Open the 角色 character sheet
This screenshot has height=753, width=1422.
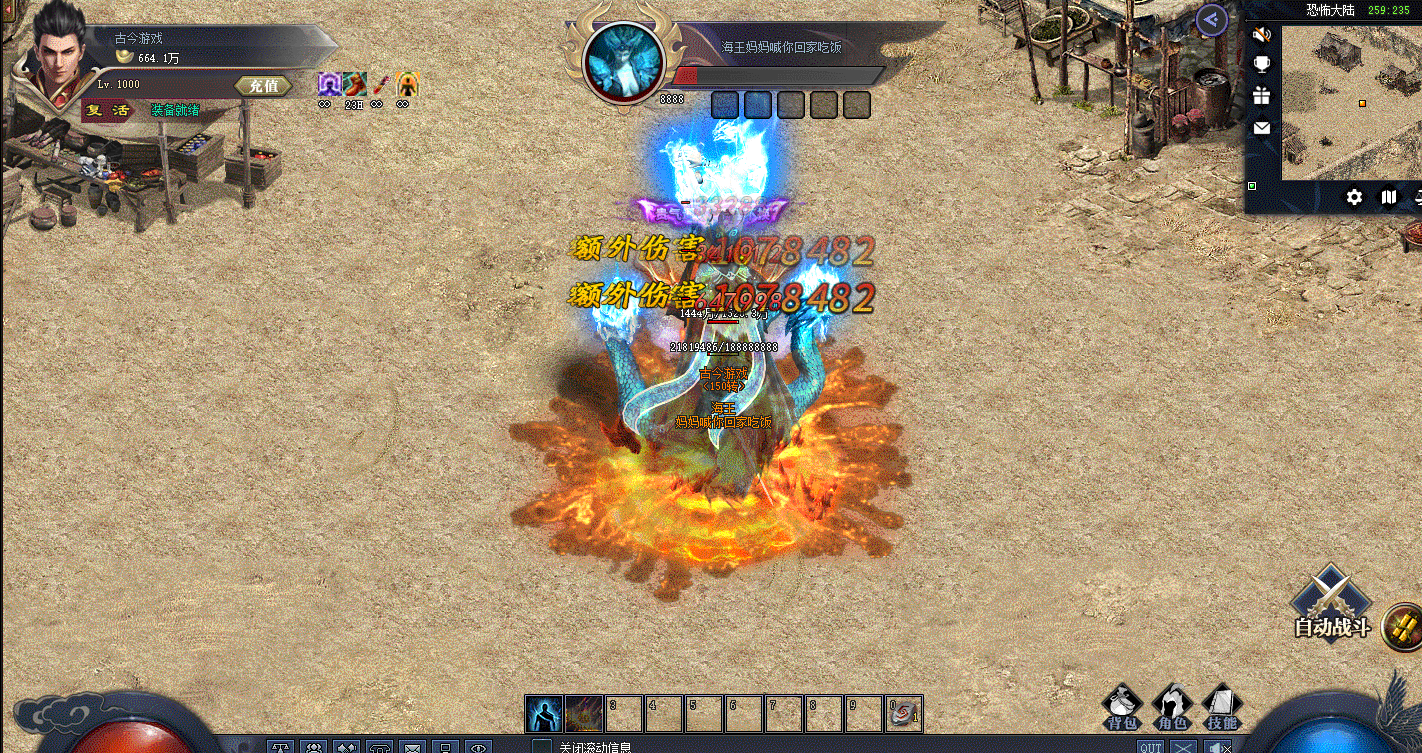(1172, 706)
